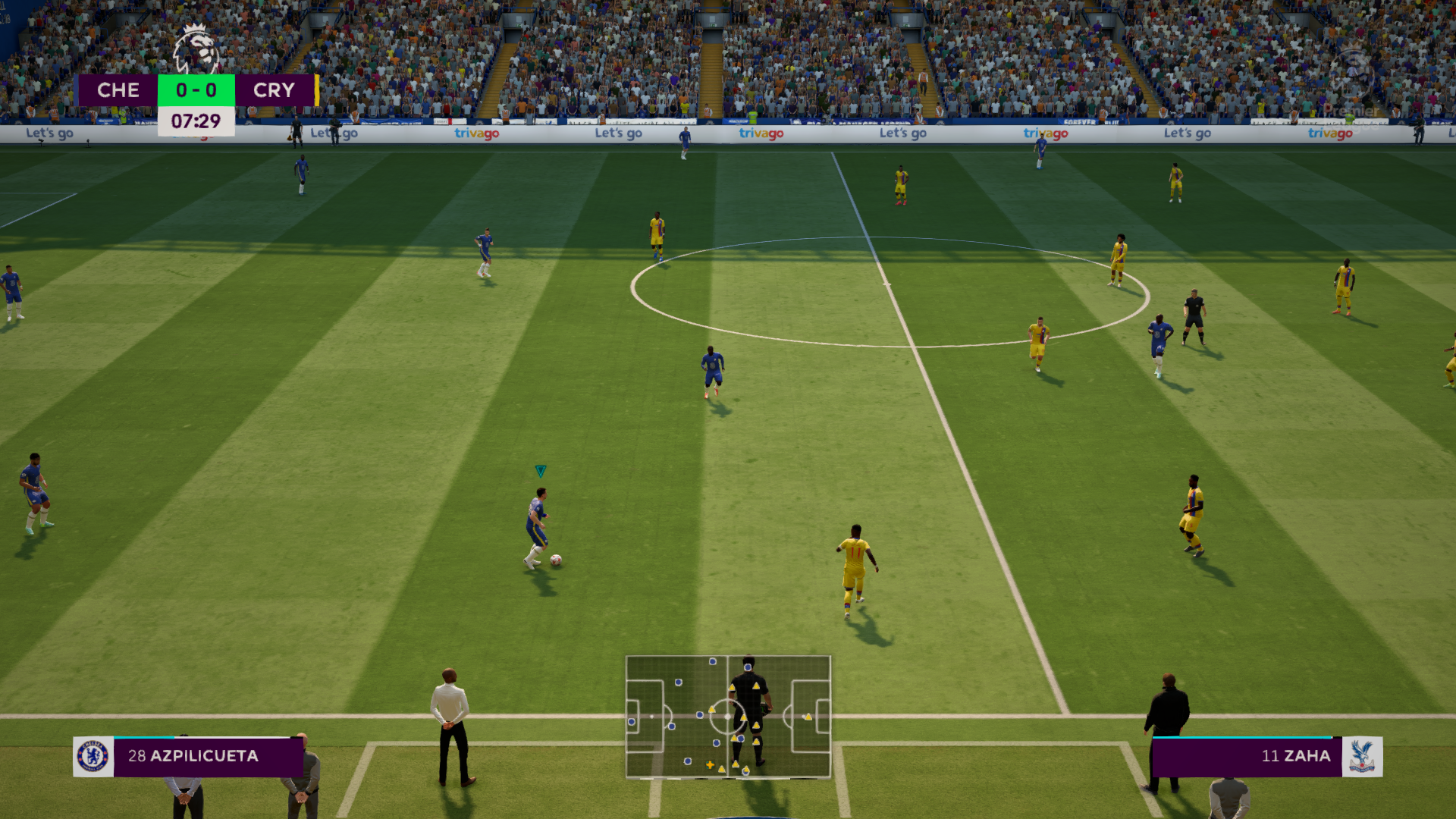Toggle the CRY team abbreviation

(x=275, y=90)
